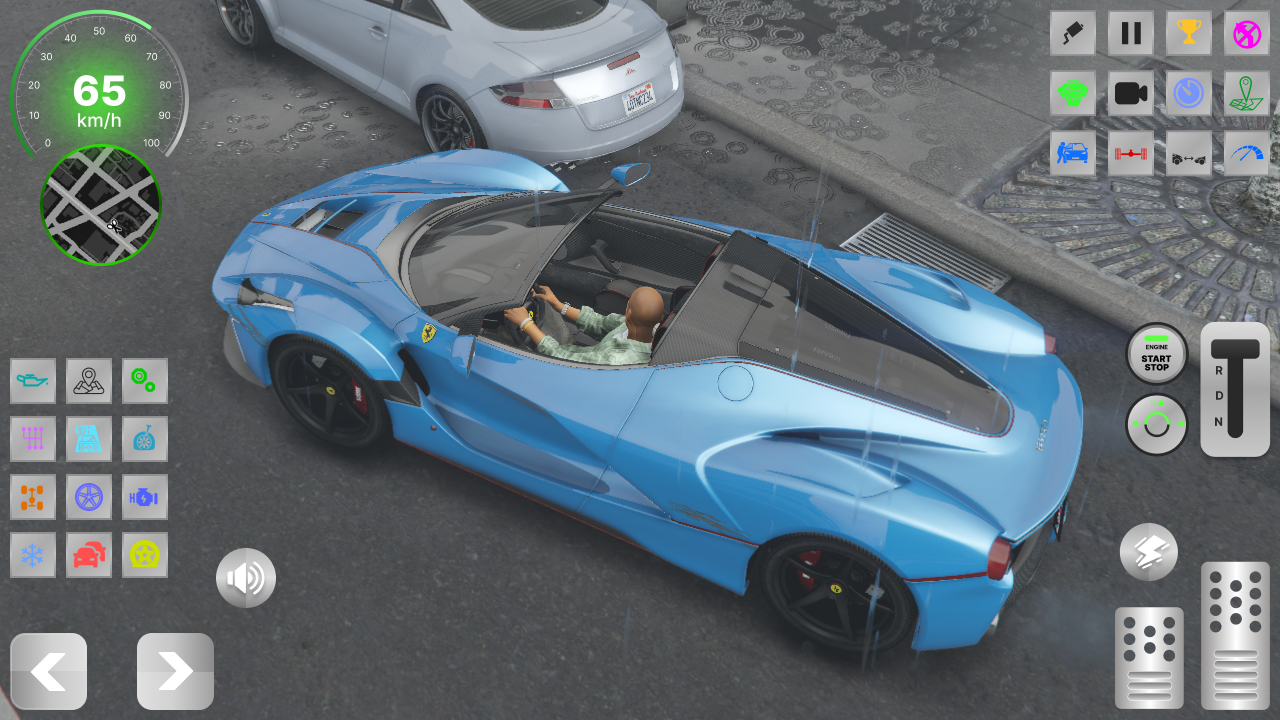1280x720 pixels.
Task: Open the pause menu
Action: point(1130,33)
